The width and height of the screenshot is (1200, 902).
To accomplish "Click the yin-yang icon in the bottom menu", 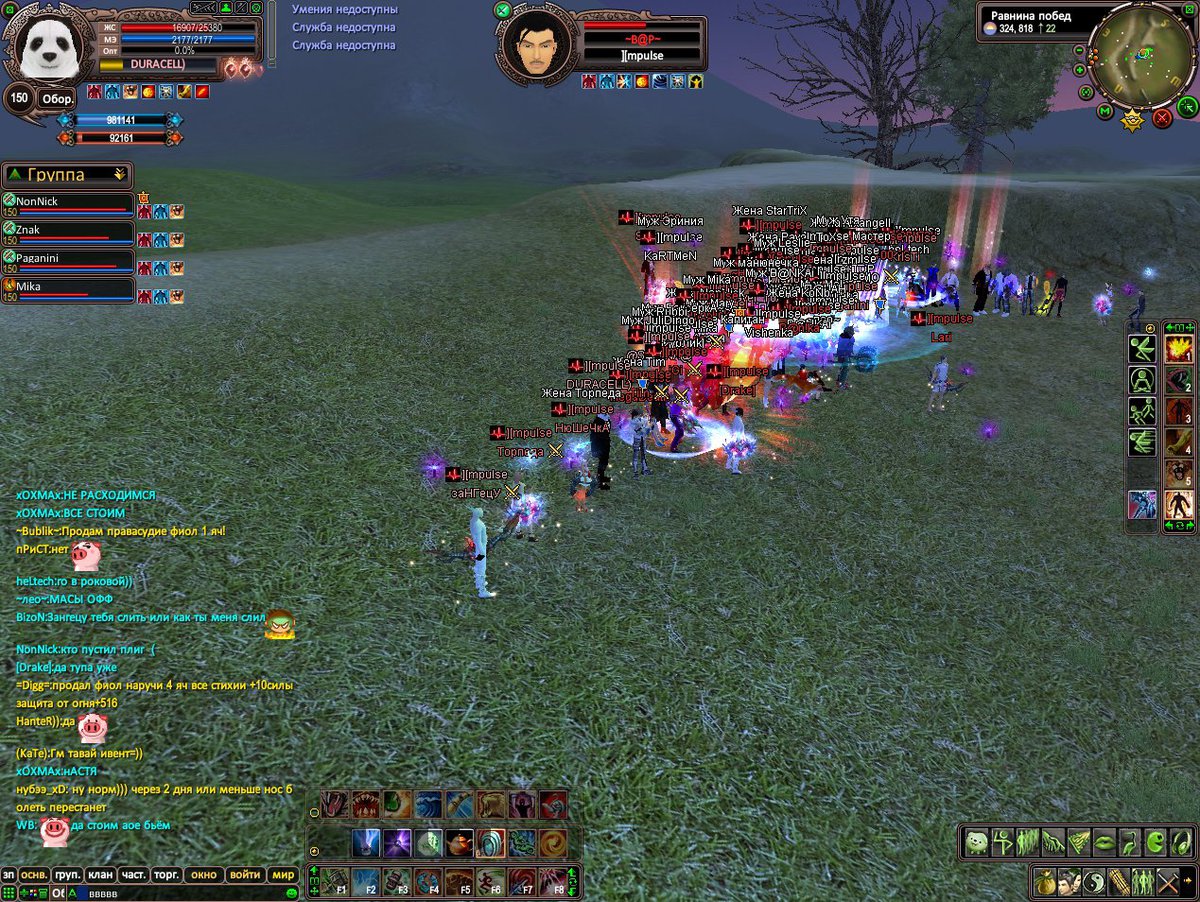I will click(x=1096, y=882).
